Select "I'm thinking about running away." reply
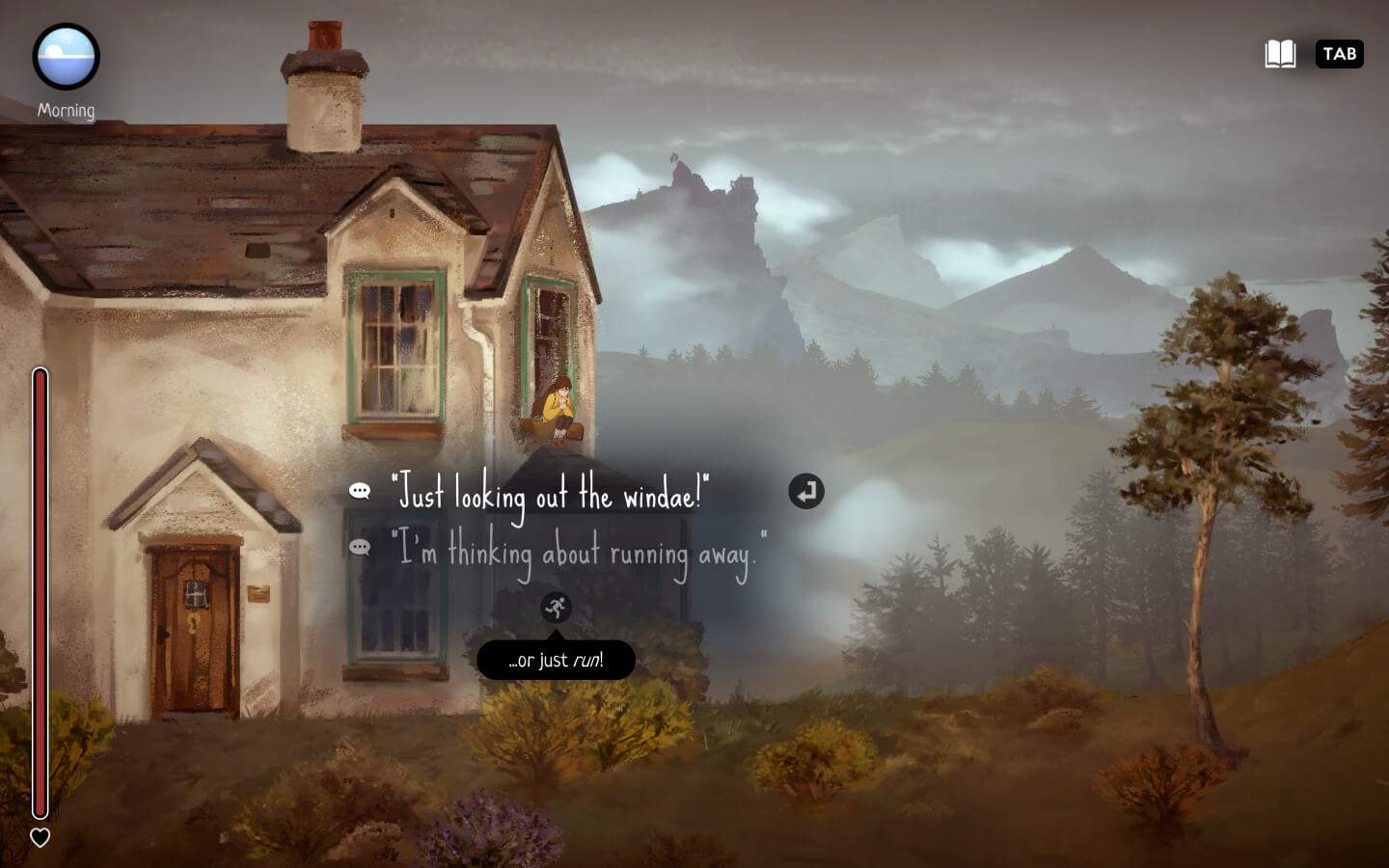Screen dimensions: 1389x868 point(579,553)
